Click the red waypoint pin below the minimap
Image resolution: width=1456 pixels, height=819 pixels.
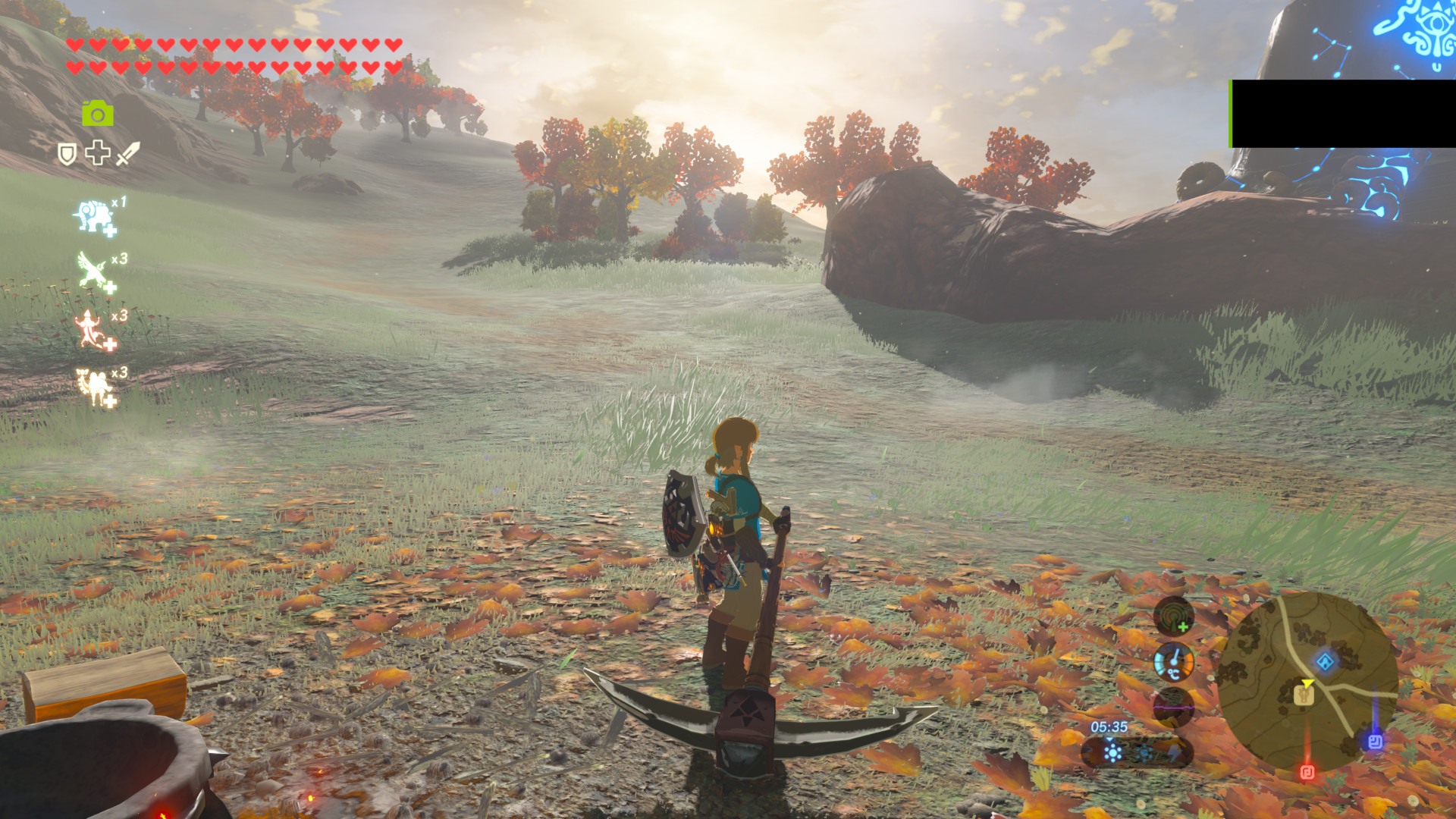(1307, 770)
